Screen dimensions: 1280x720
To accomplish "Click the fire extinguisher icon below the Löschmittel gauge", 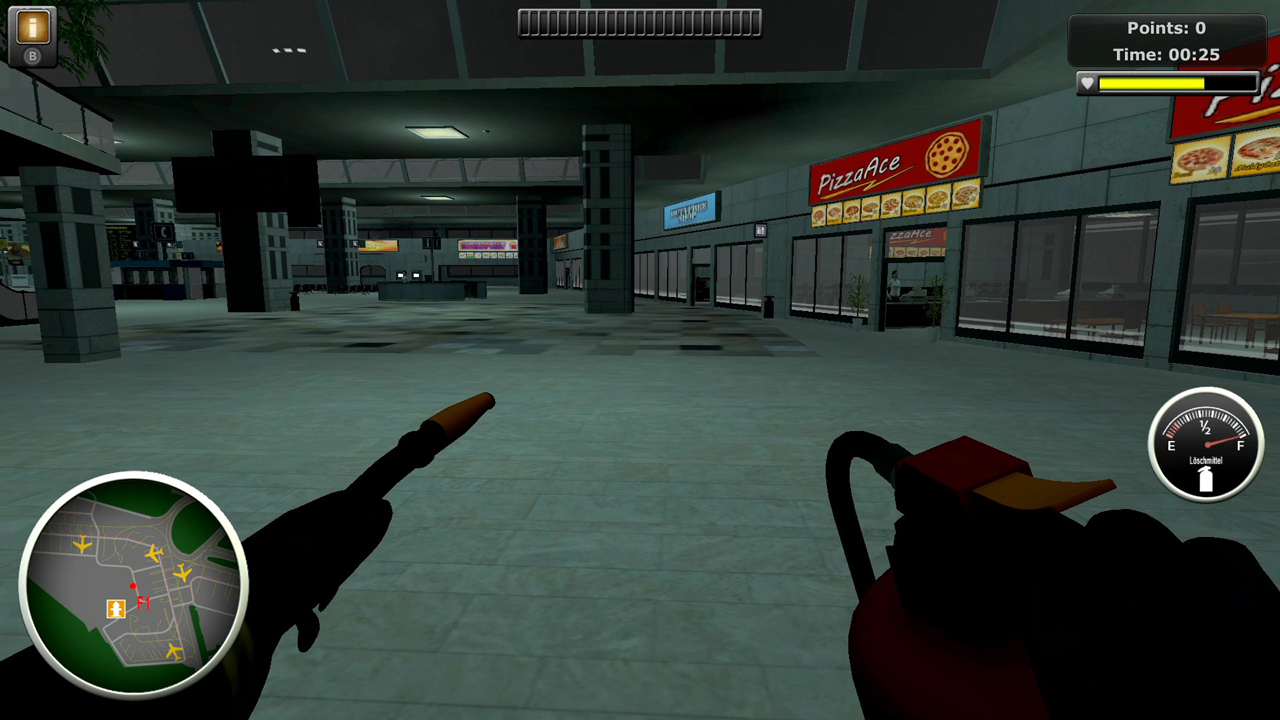I will (1206, 478).
